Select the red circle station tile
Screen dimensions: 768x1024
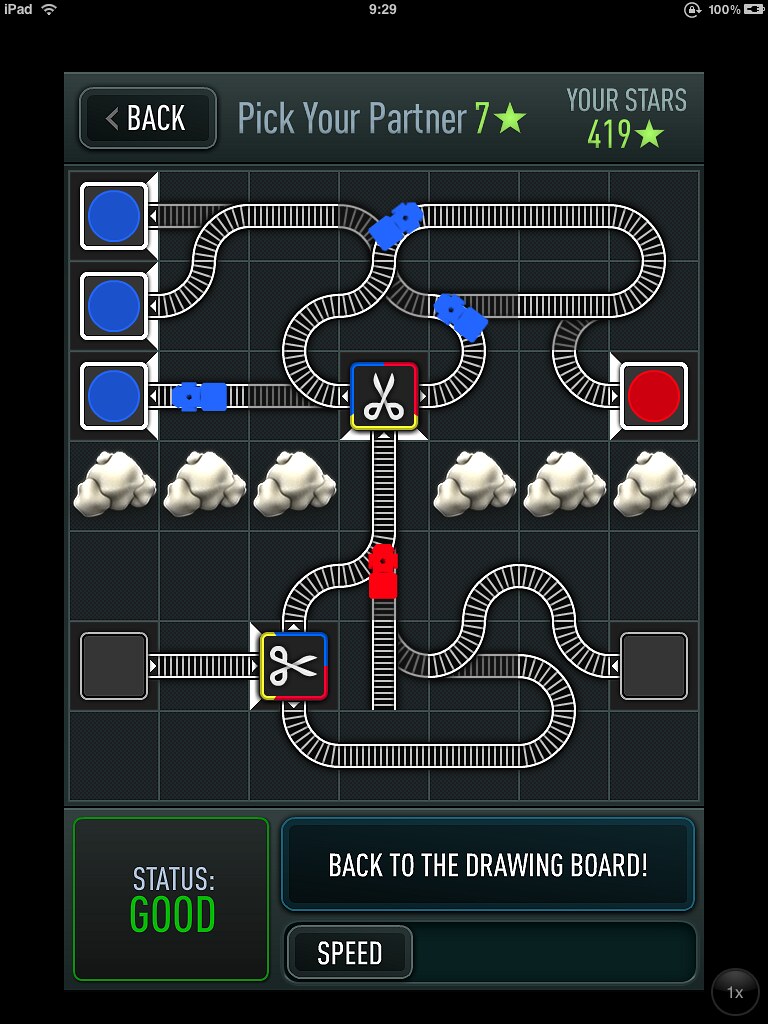click(x=654, y=396)
